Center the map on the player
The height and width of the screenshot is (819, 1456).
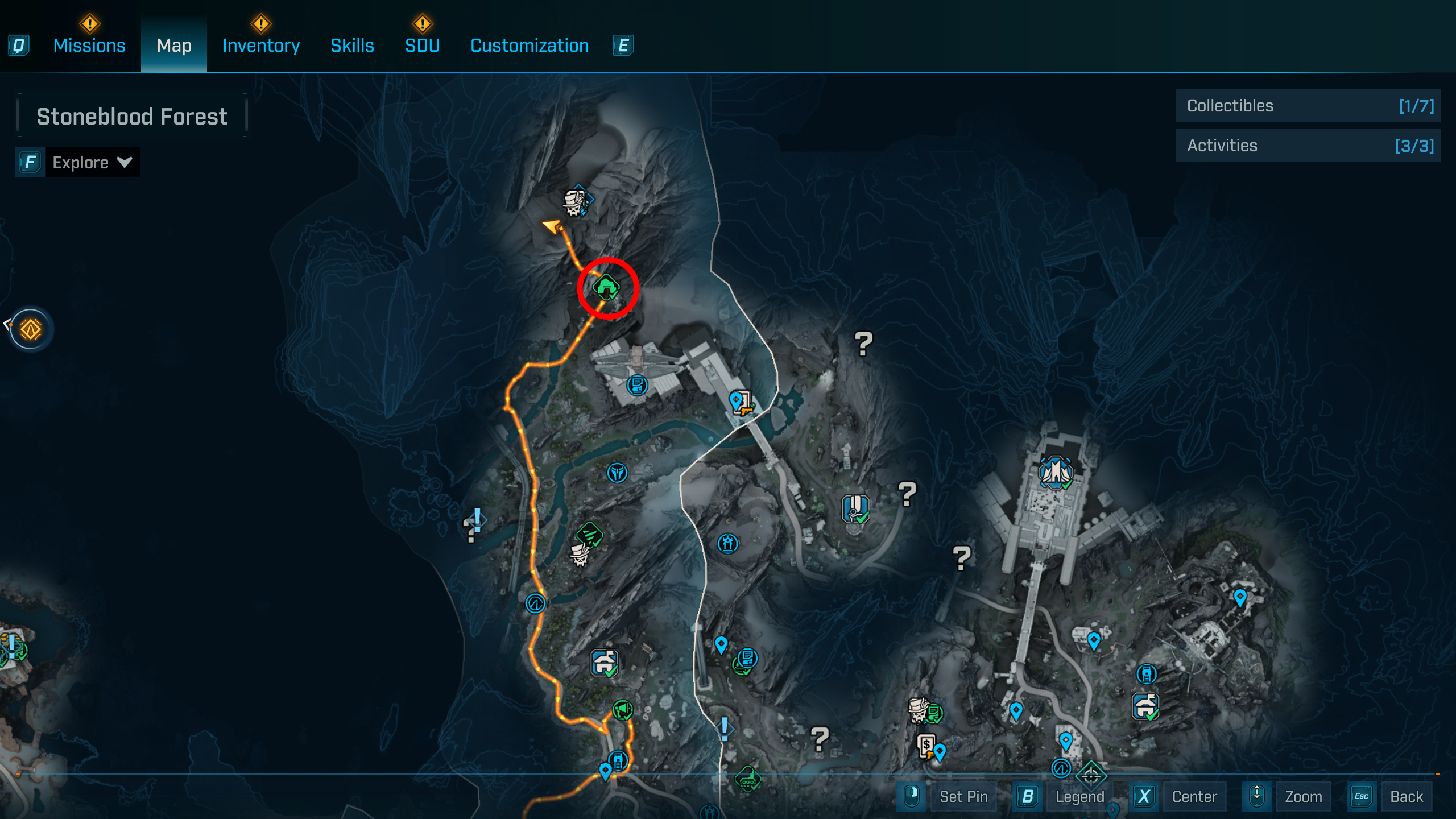coord(1194,796)
